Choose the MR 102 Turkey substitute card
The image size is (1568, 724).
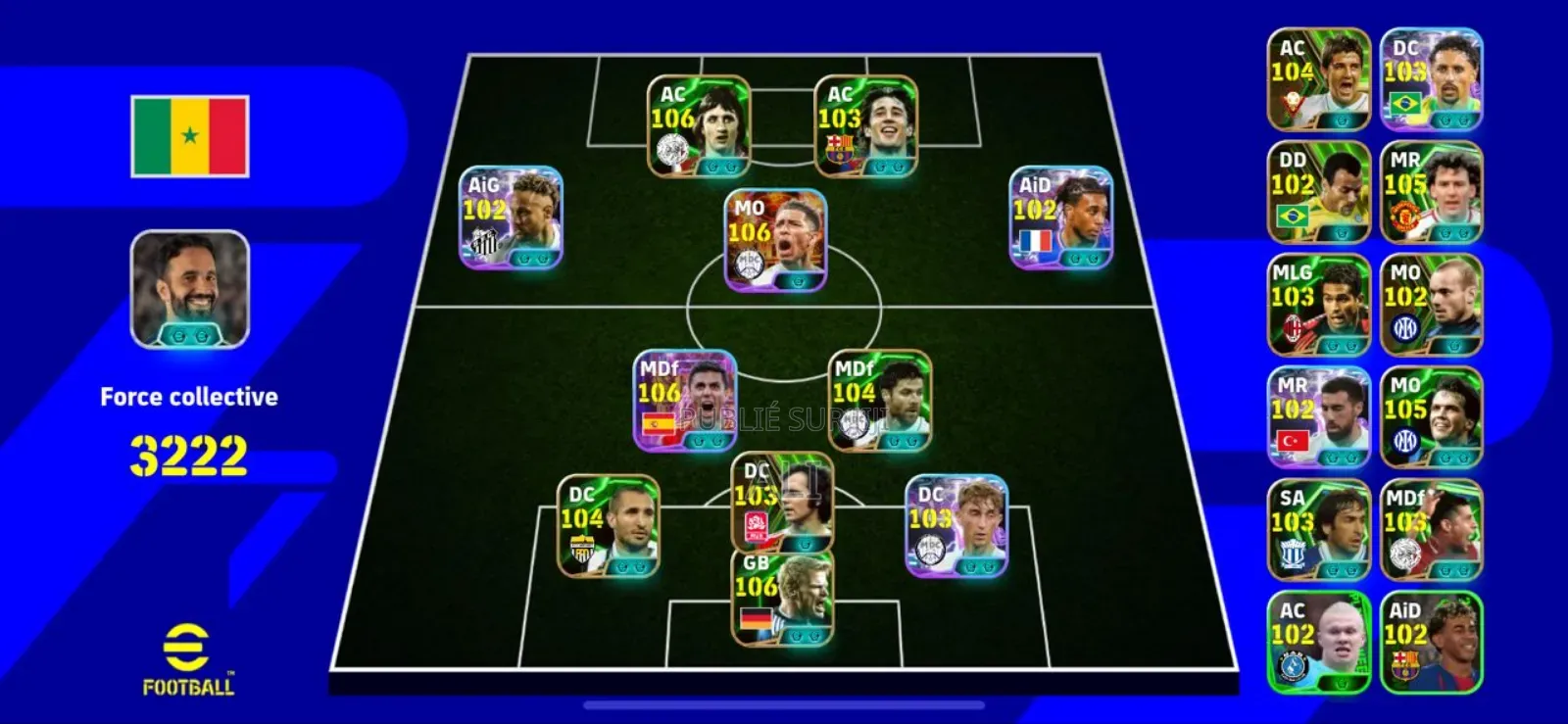(1318, 417)
